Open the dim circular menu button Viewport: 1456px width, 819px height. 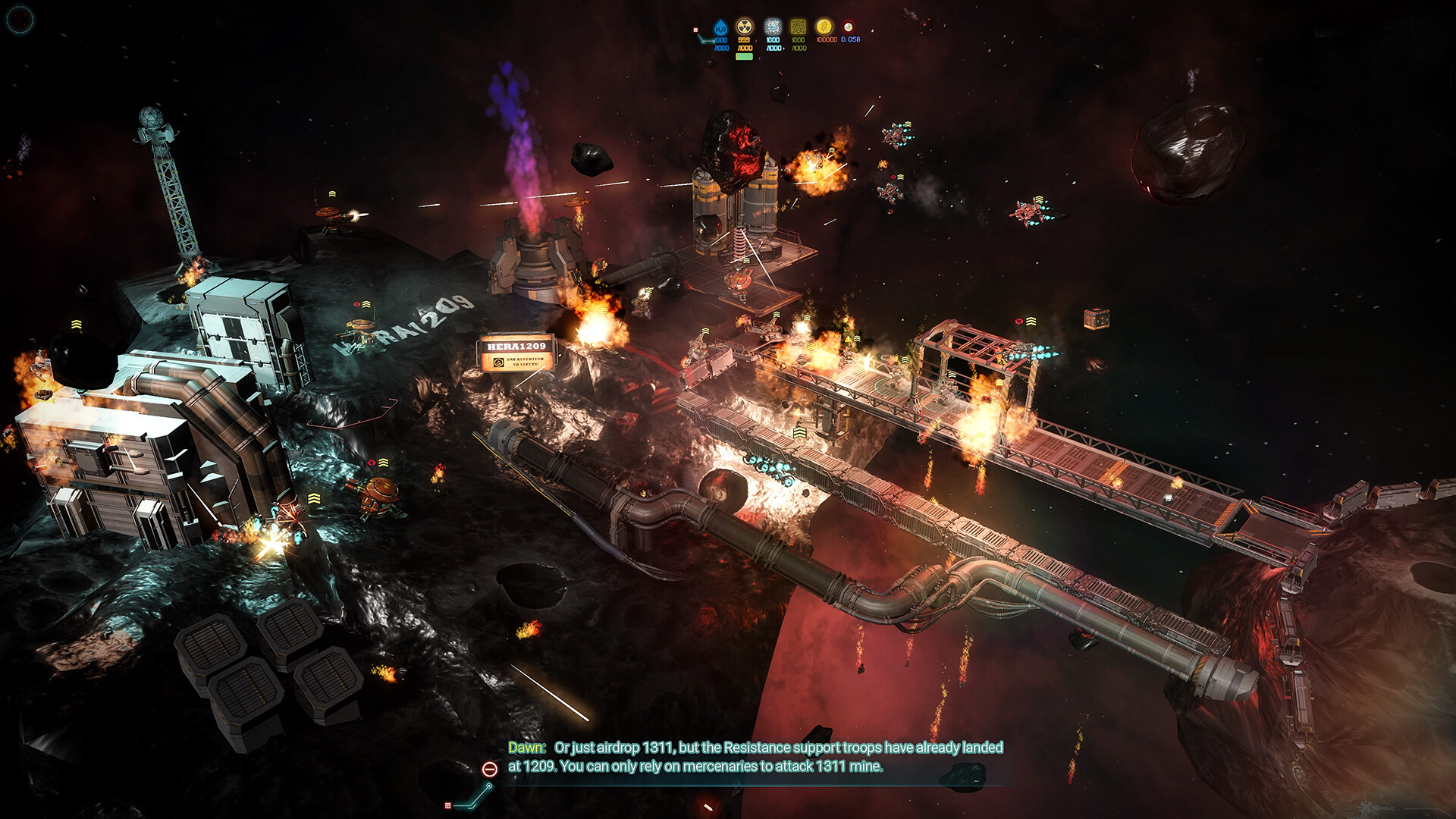tap(20, 19)
